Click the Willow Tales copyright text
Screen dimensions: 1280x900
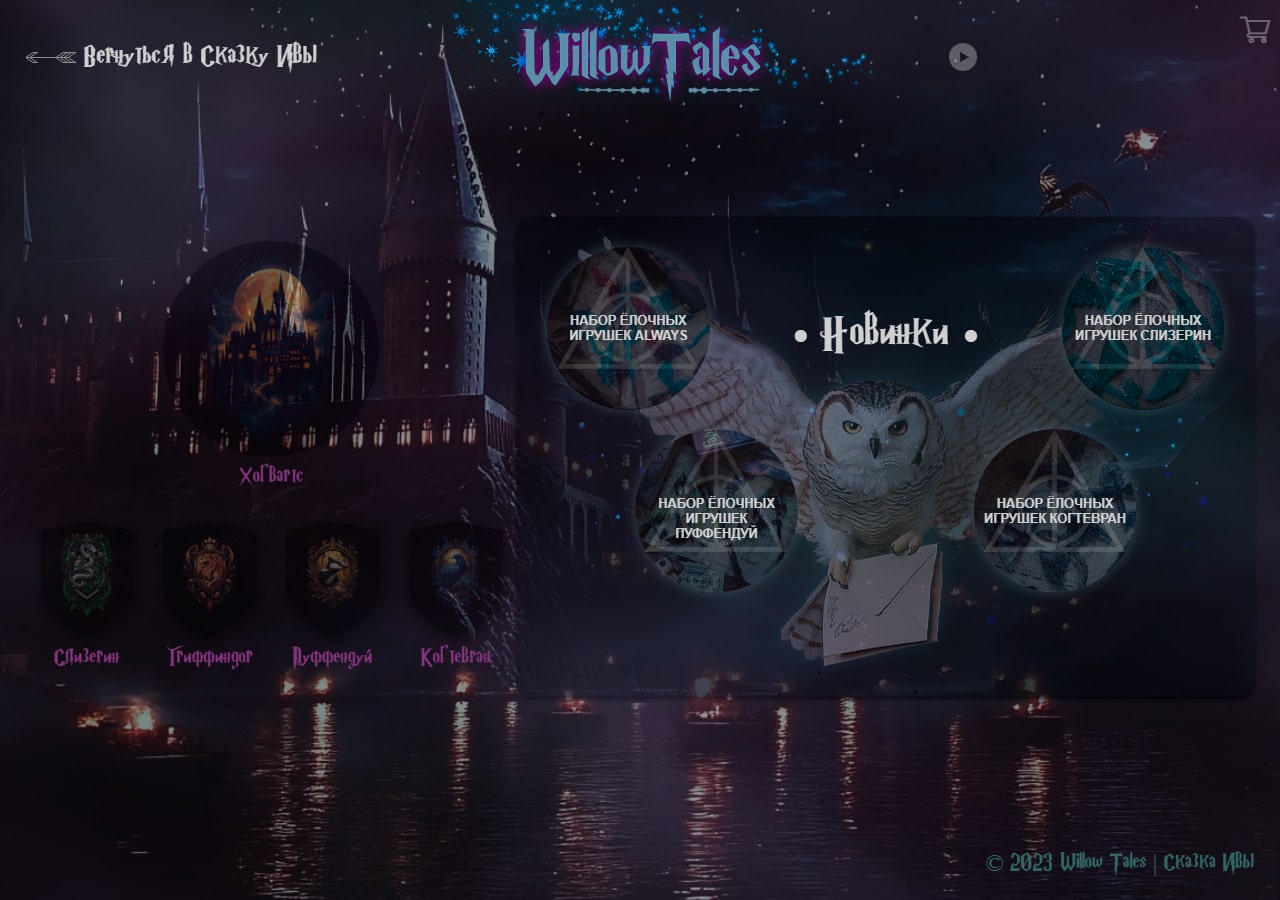[1065, 860]
